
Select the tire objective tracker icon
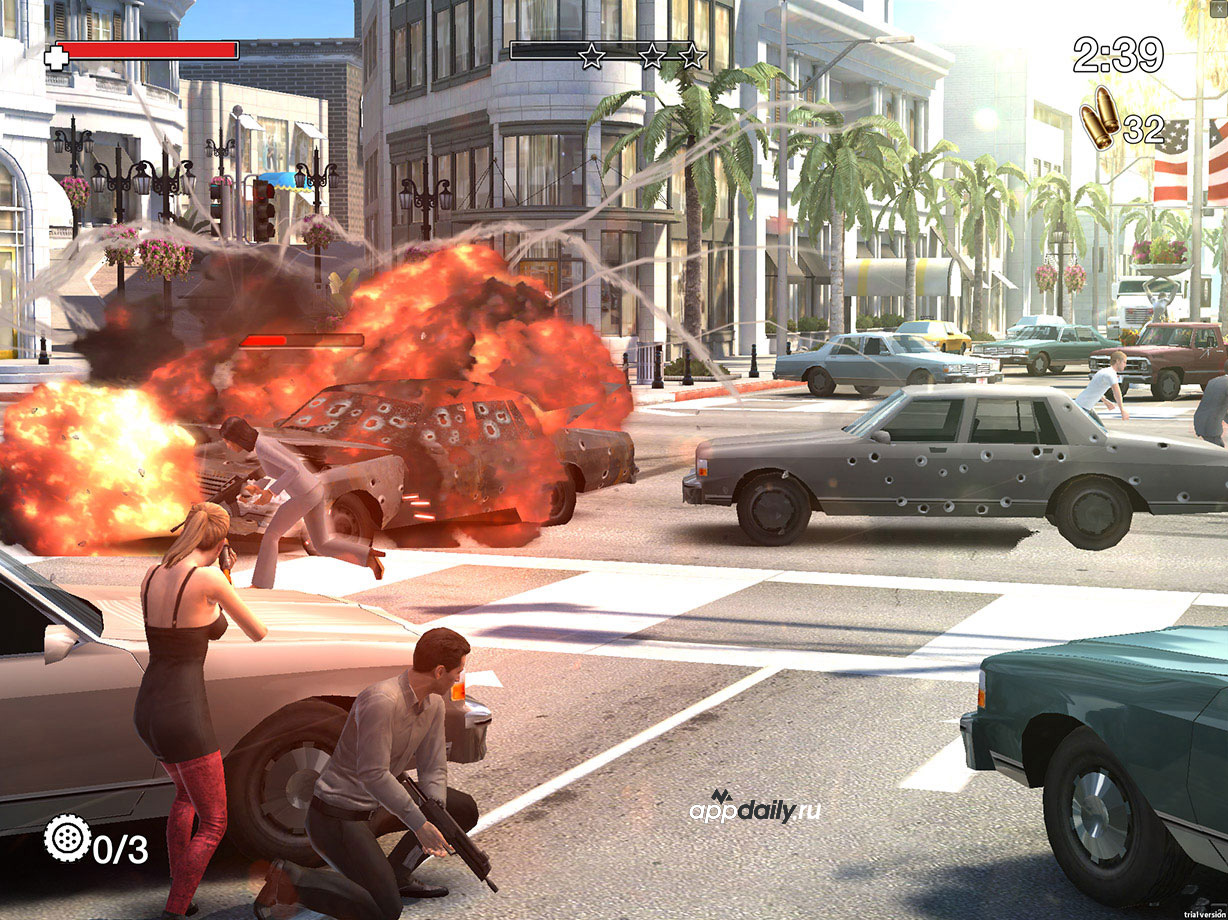67,838
